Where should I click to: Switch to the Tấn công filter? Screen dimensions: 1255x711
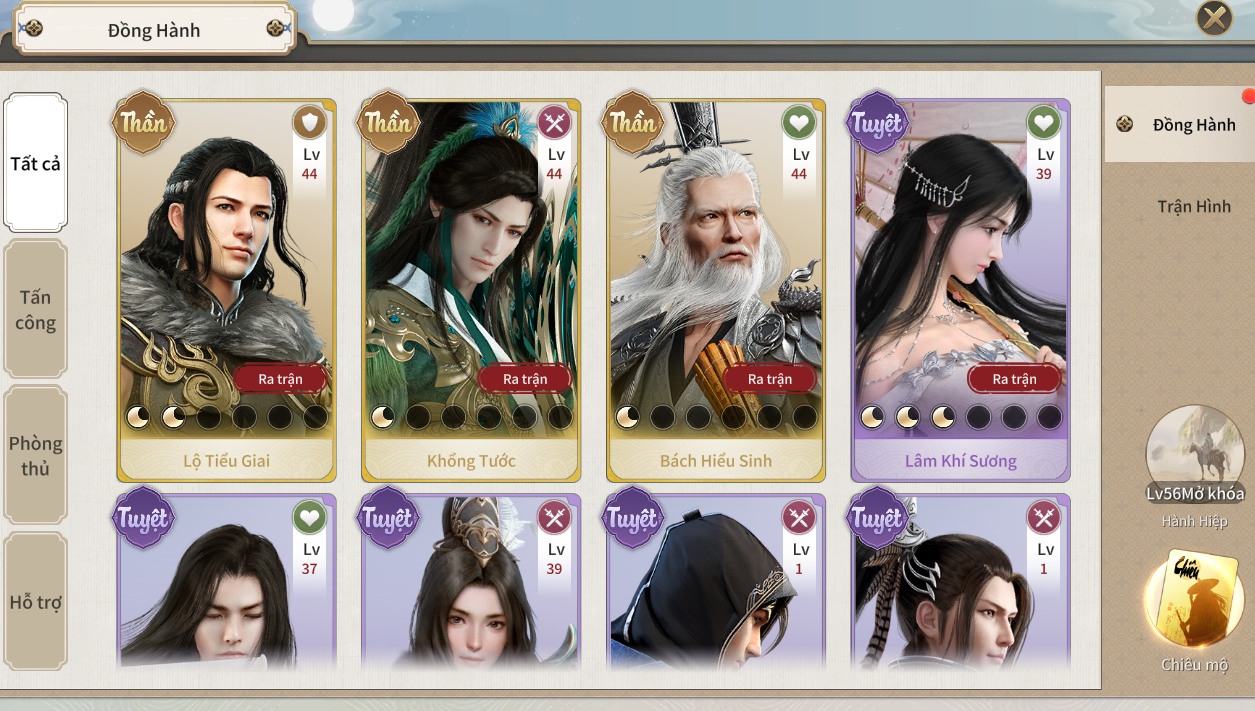(36, 310)
